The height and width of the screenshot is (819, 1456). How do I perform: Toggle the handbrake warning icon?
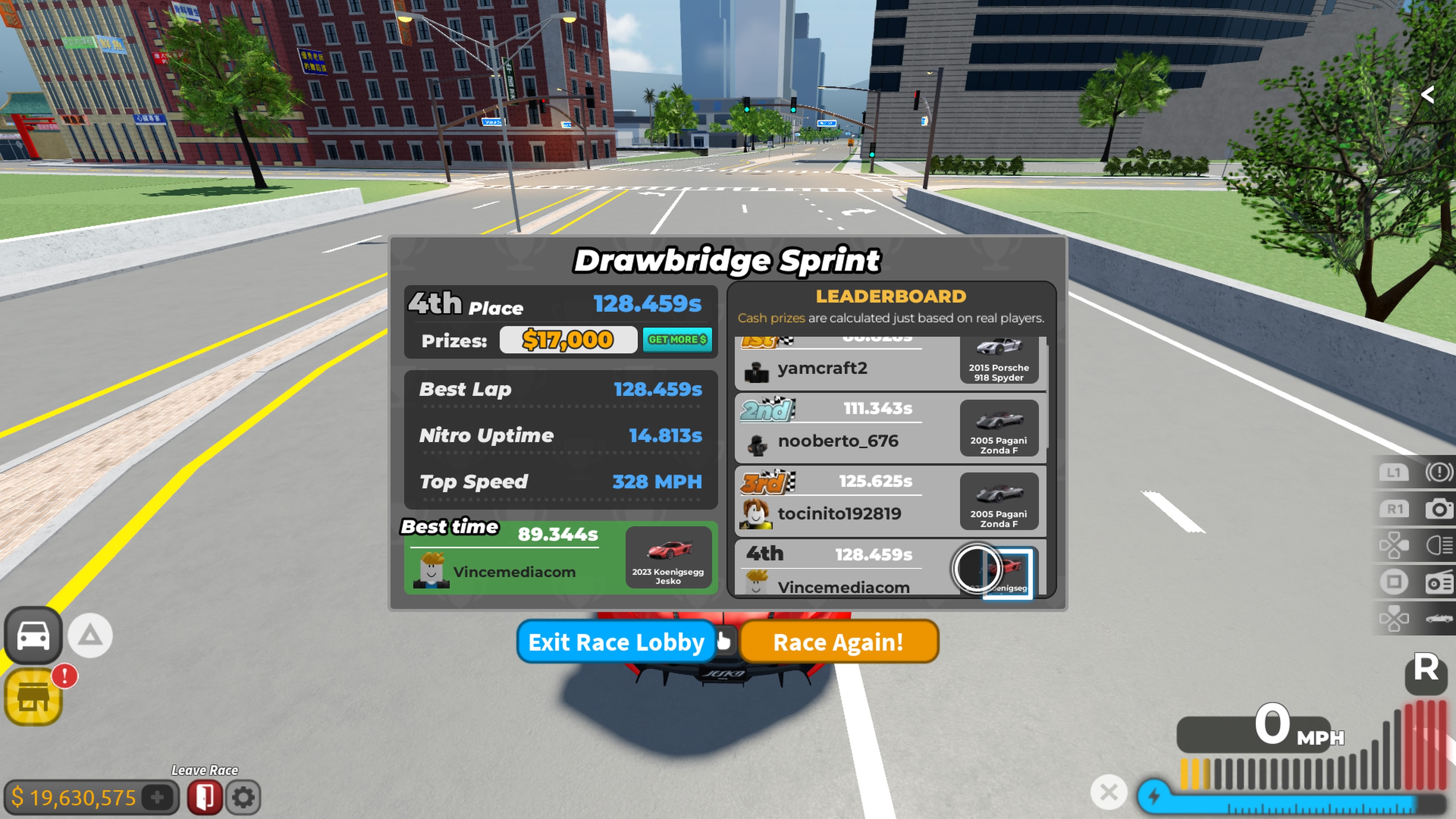pyautogui.click(x=1438, y=472)
